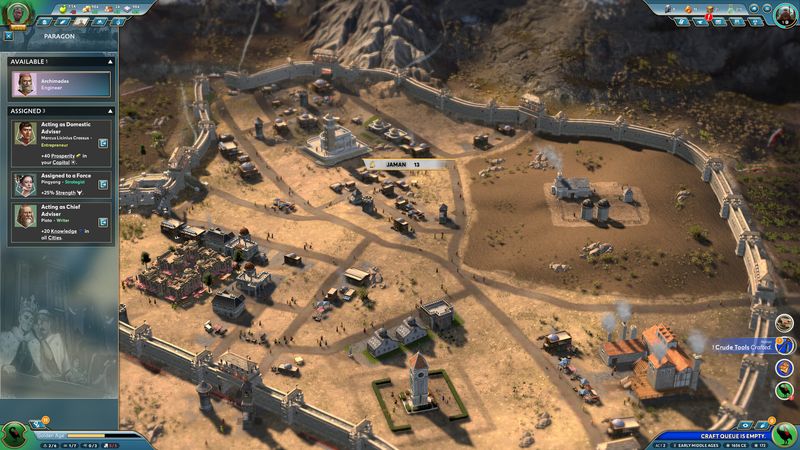The width and height of the screenshot is (800, 450).
Task: Reassign Marcus Licinius Crassus, Domestic Adviser
Action: (103, 144)
